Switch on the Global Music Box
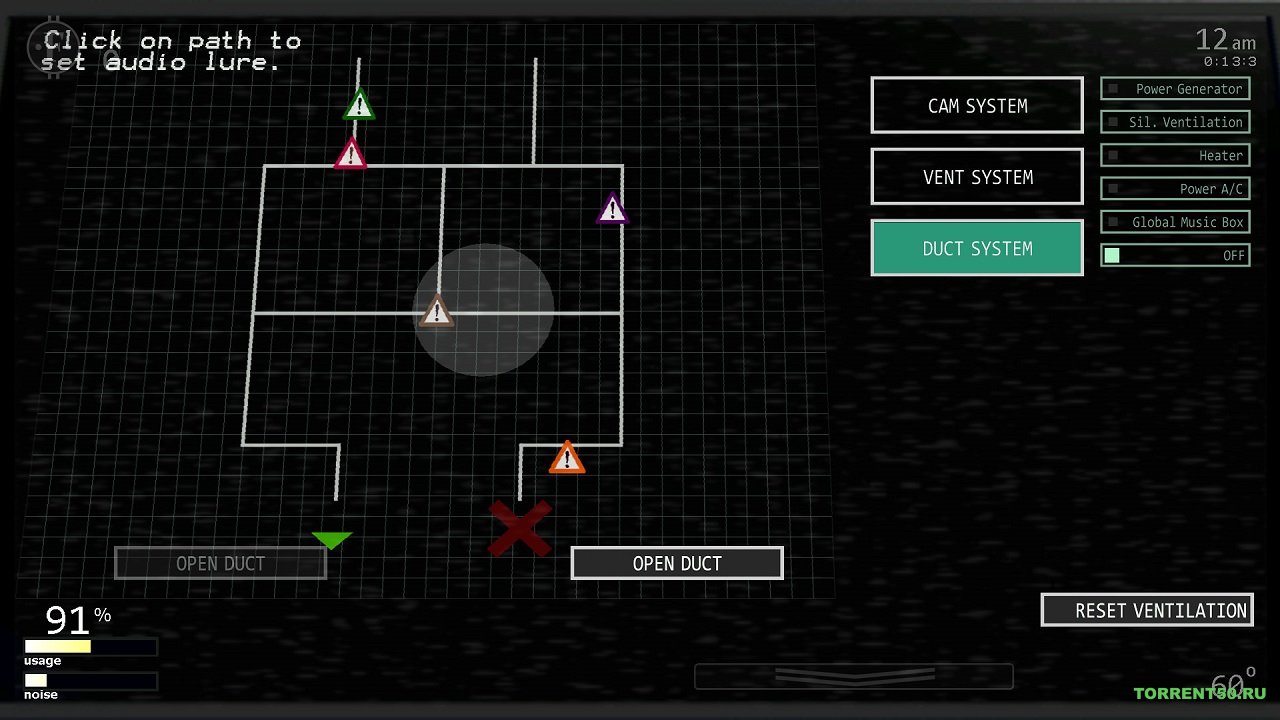Screen dimensions: 1280x720 1175,222
